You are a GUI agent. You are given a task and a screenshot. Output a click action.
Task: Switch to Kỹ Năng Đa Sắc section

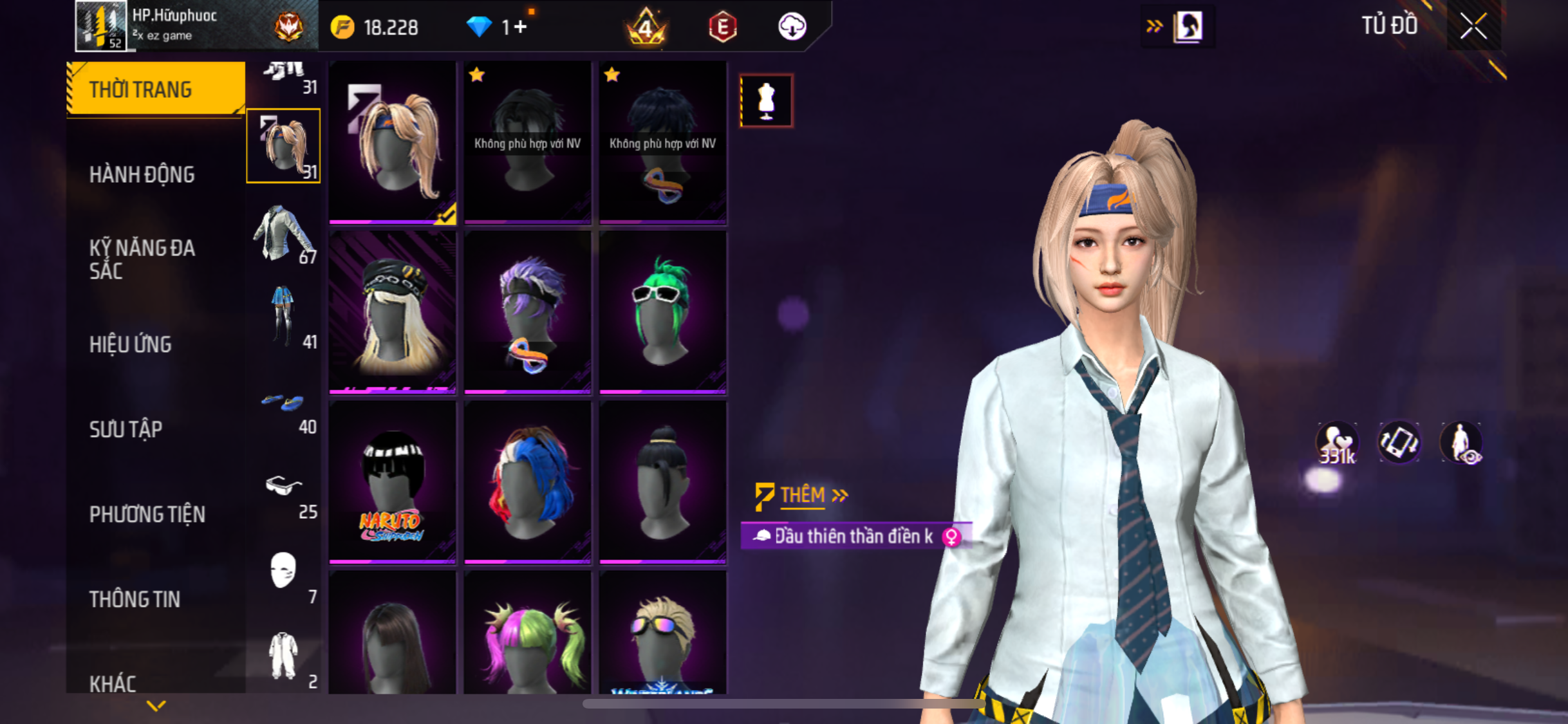click(142, 259)
